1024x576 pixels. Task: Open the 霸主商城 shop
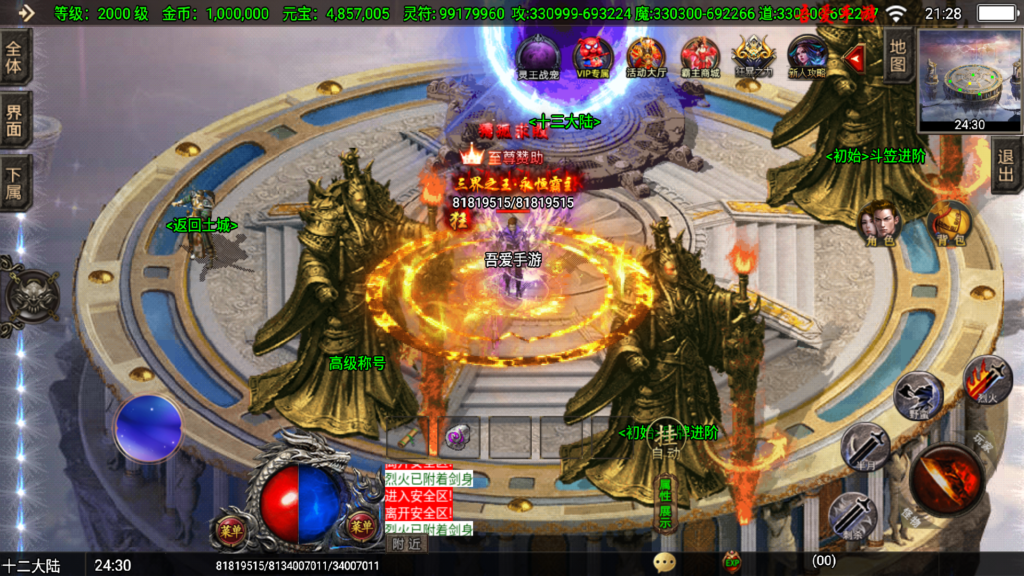700,56
